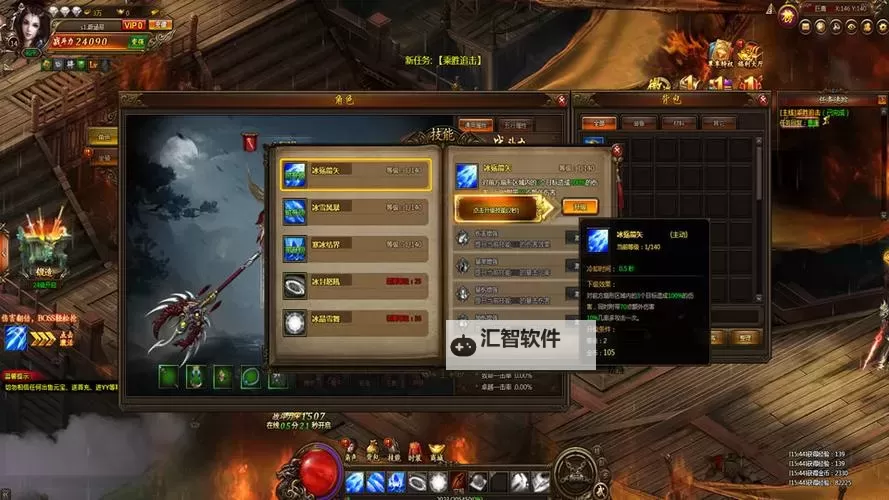Click the VIP 0 badge

pos(133,24)
